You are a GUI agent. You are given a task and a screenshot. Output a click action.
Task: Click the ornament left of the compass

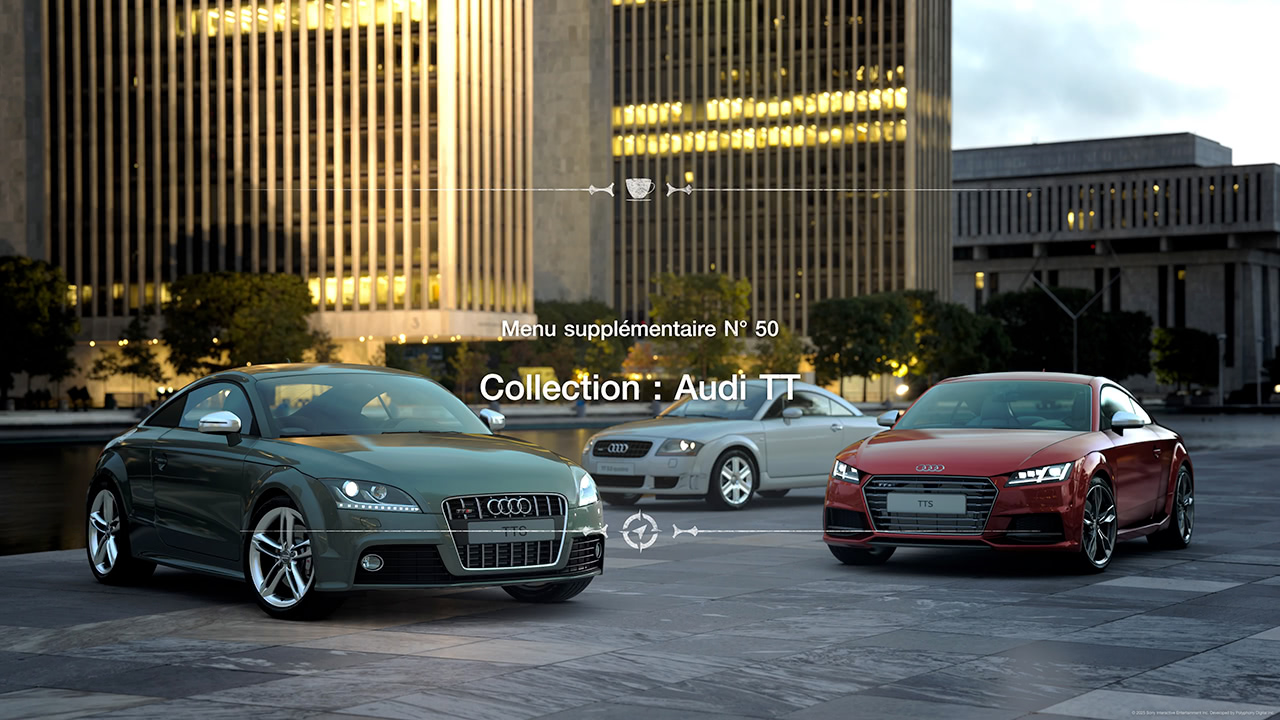point(595,530)
